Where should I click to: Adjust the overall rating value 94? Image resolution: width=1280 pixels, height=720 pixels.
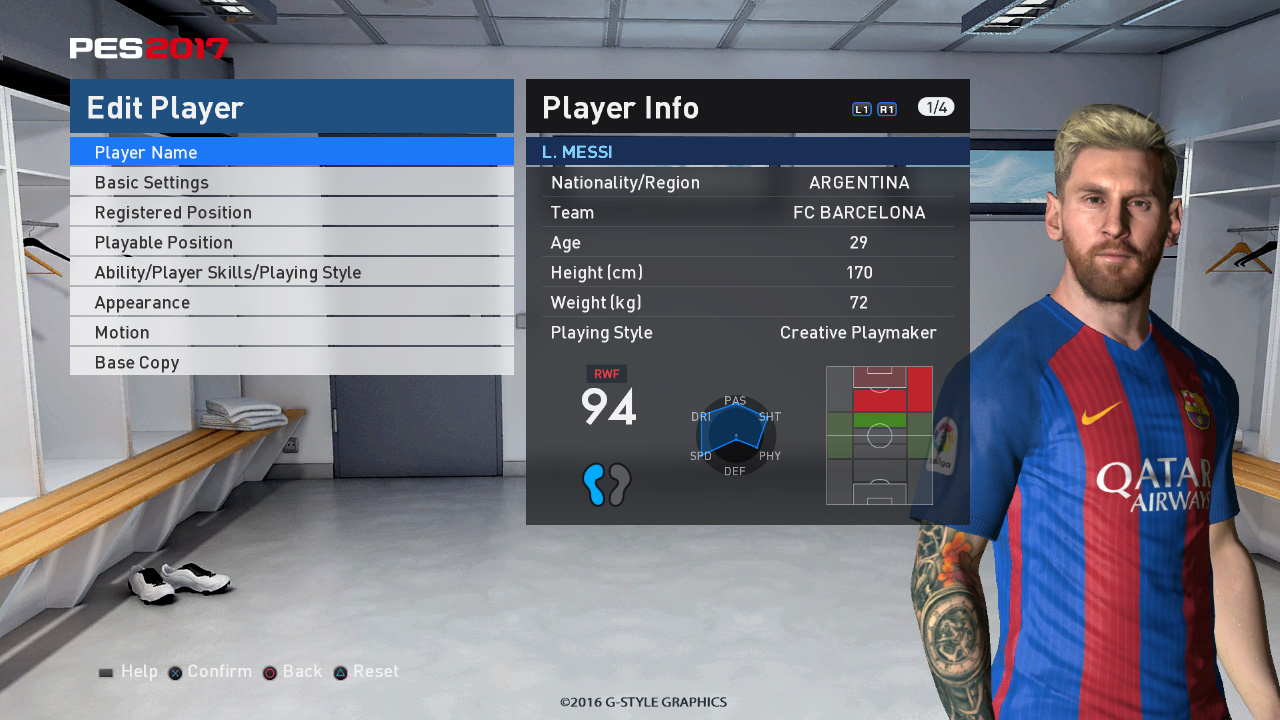click(607, 408)
